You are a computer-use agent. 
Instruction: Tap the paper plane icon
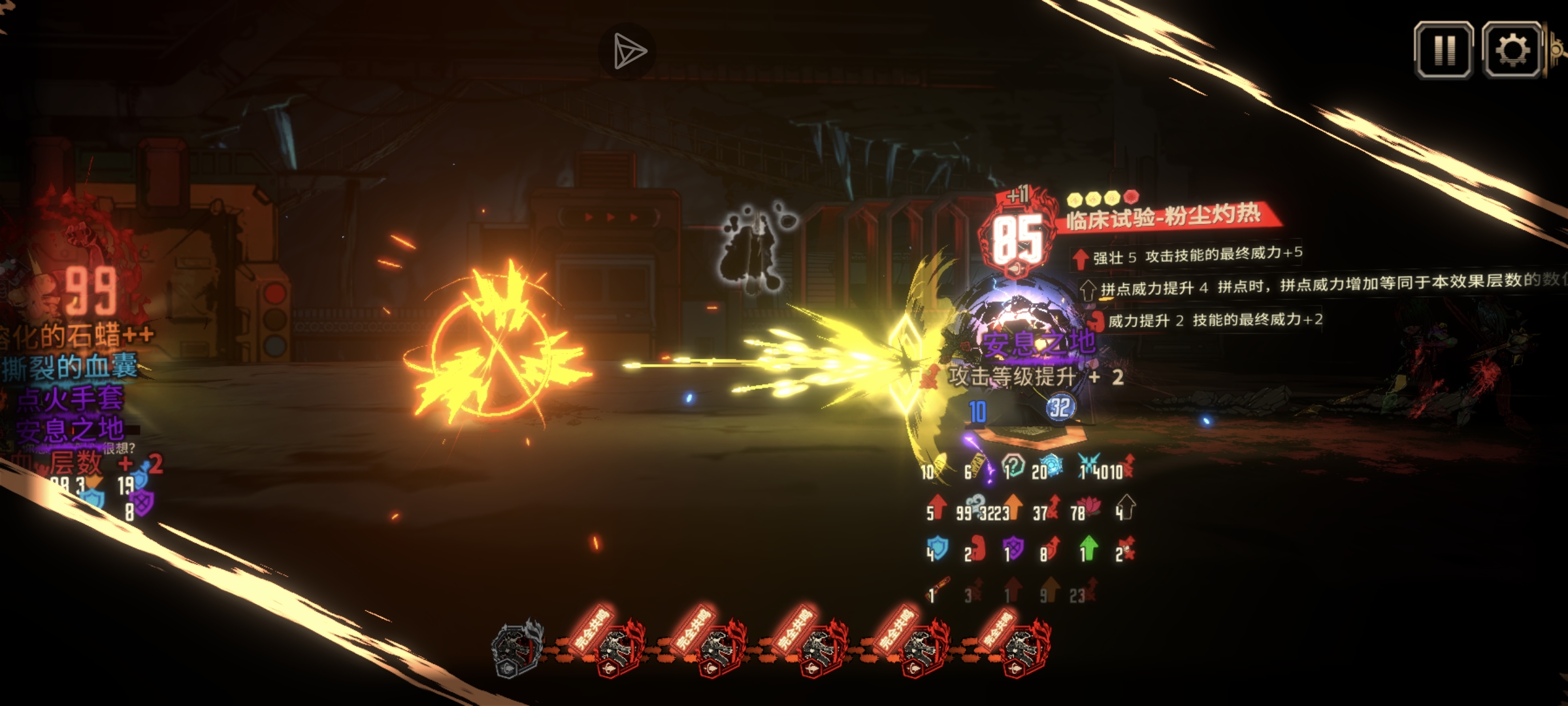coord(628,52)
